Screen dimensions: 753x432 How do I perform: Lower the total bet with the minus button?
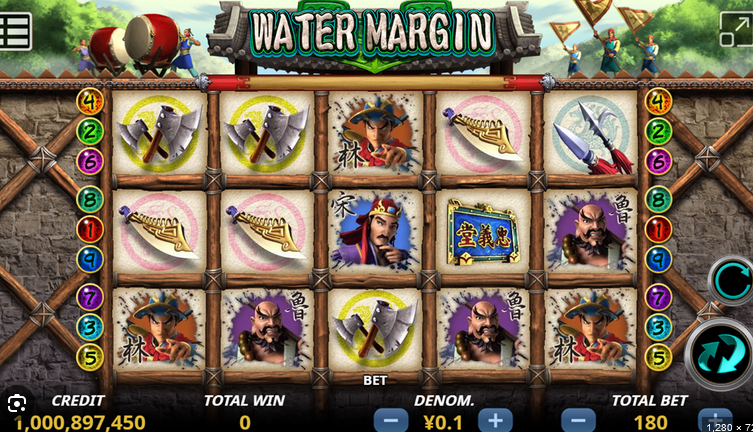(577, 421)
